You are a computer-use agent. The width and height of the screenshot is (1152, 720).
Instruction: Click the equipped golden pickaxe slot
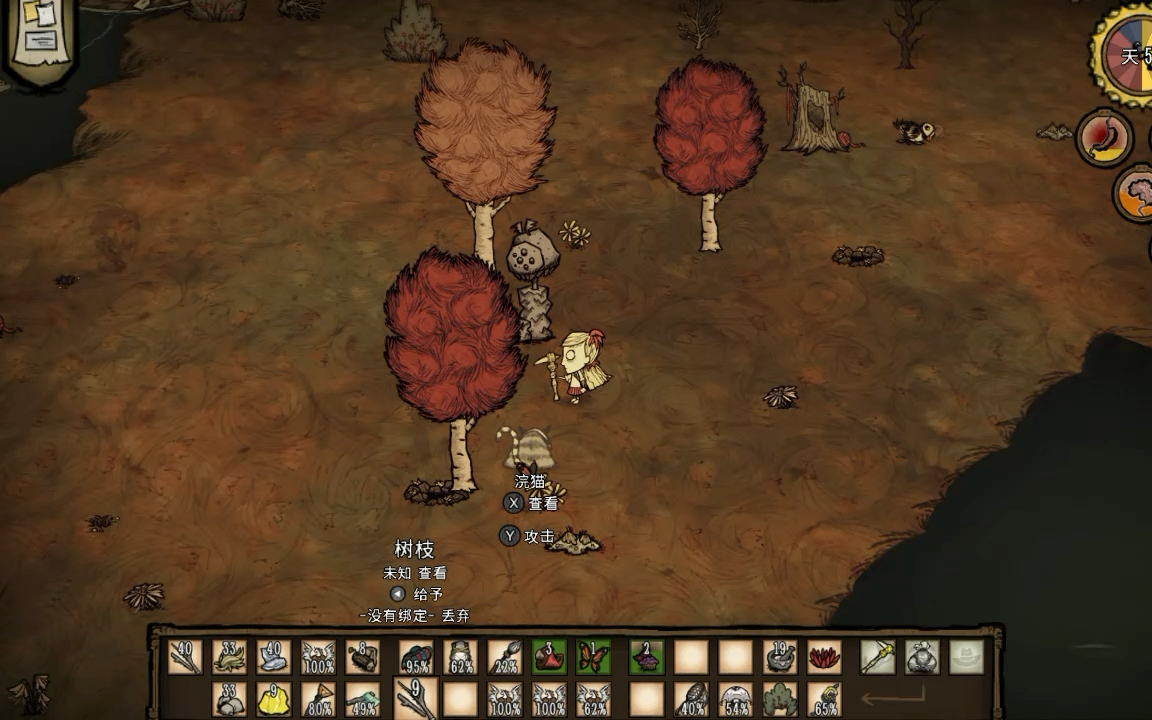pos(878,657)
